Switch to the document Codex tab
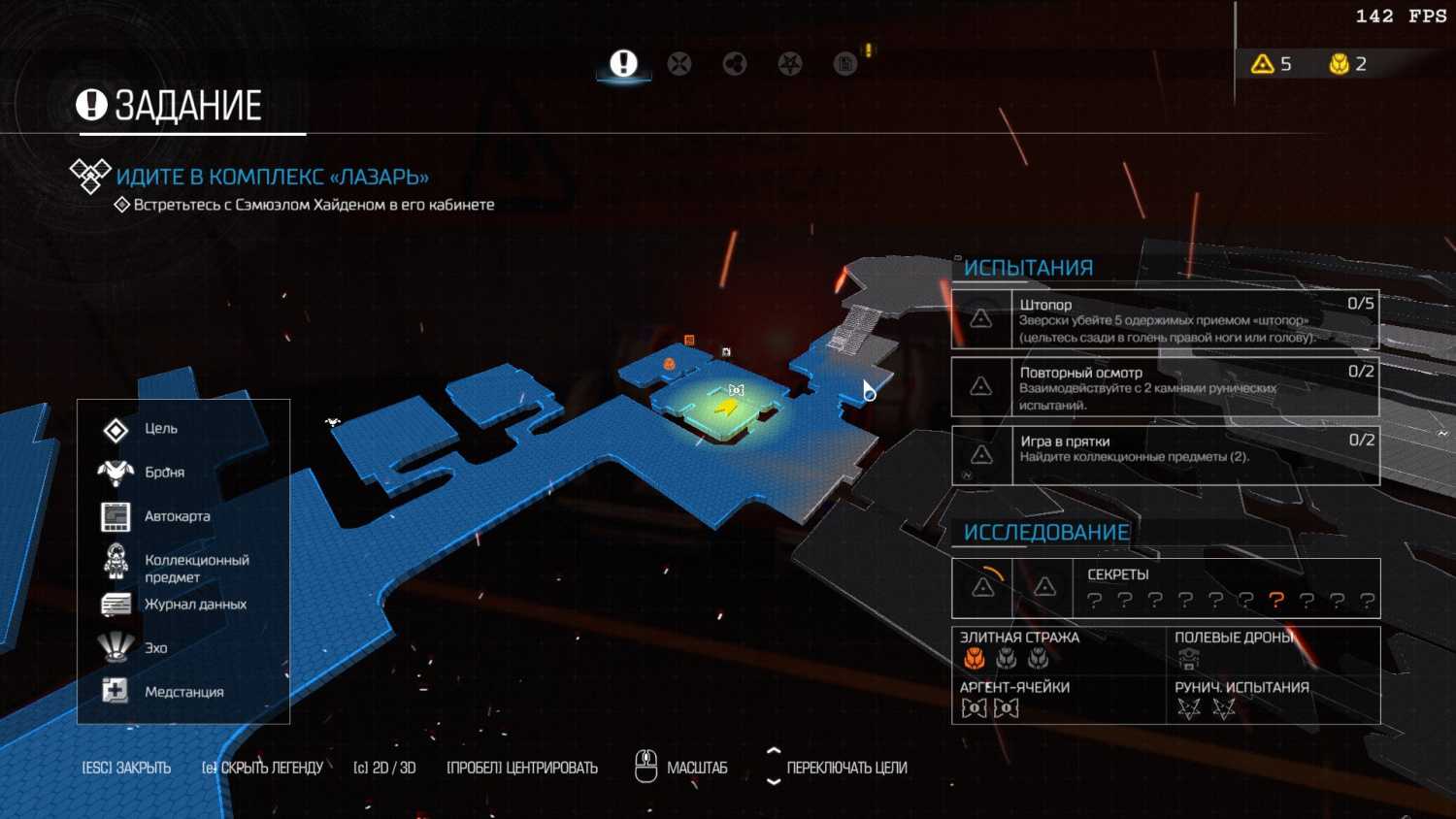Screen dimensions: 1456x819 pyautogui.click(x=845, y=64)
